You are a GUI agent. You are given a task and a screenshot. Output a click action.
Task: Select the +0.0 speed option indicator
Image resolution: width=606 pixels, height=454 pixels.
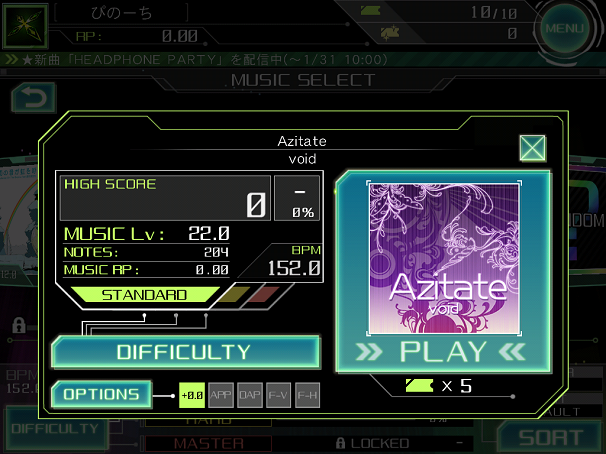pos(192,395)
